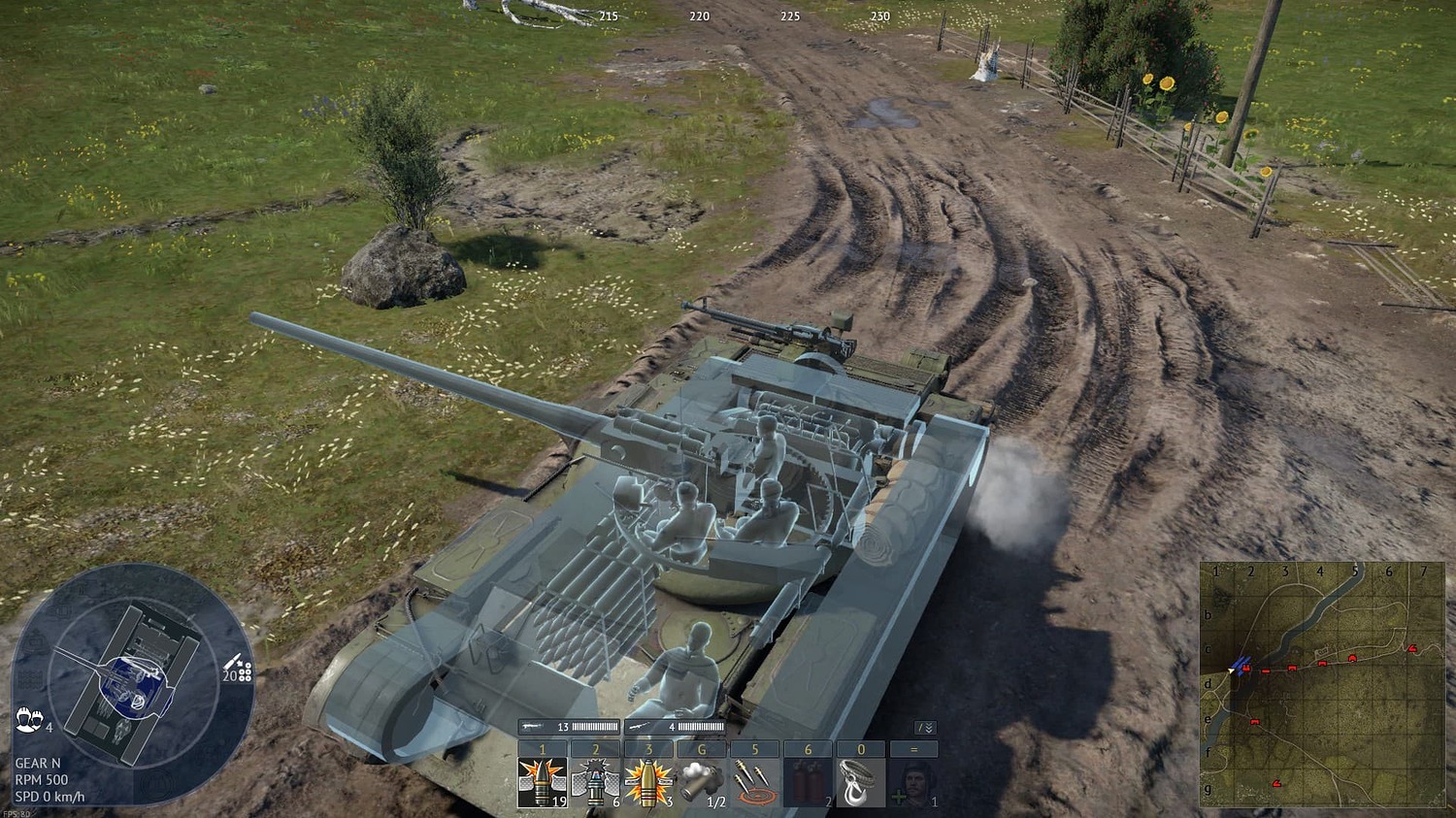Activate the artillery strike in slot 5
The width and height of the screenshot is (1456, 818).
pyautogui.click(x=753, y=781)
